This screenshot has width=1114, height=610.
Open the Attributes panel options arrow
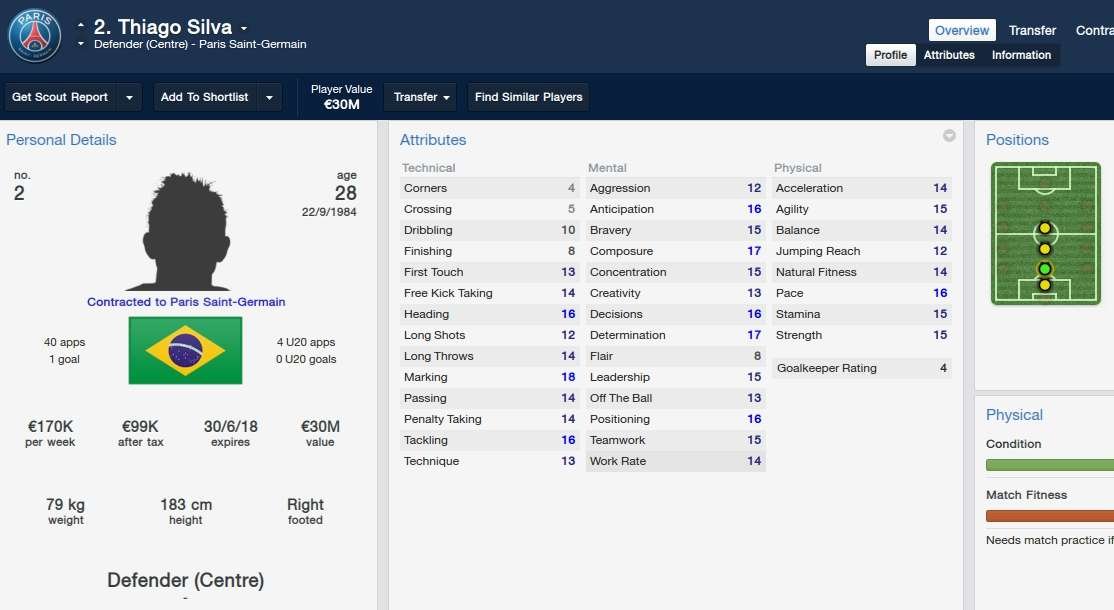point(949,136)
